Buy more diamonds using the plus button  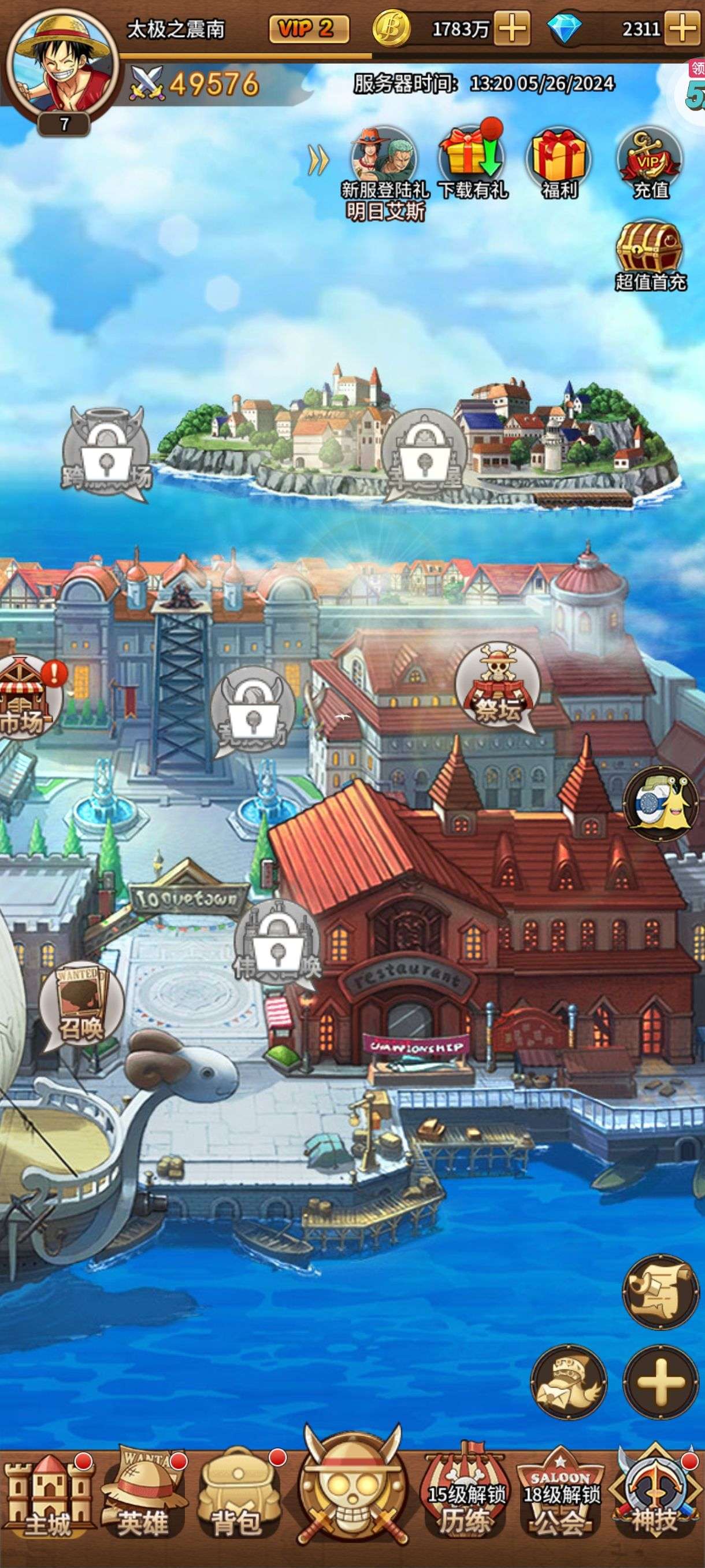tap(683, 28)
